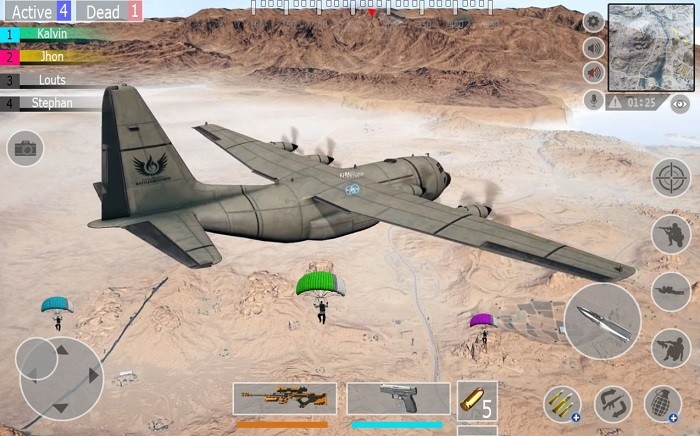Screen dimensions: 700x436
Task: Swap weapons with the rifle arrows button
Action: click(612, 404)
